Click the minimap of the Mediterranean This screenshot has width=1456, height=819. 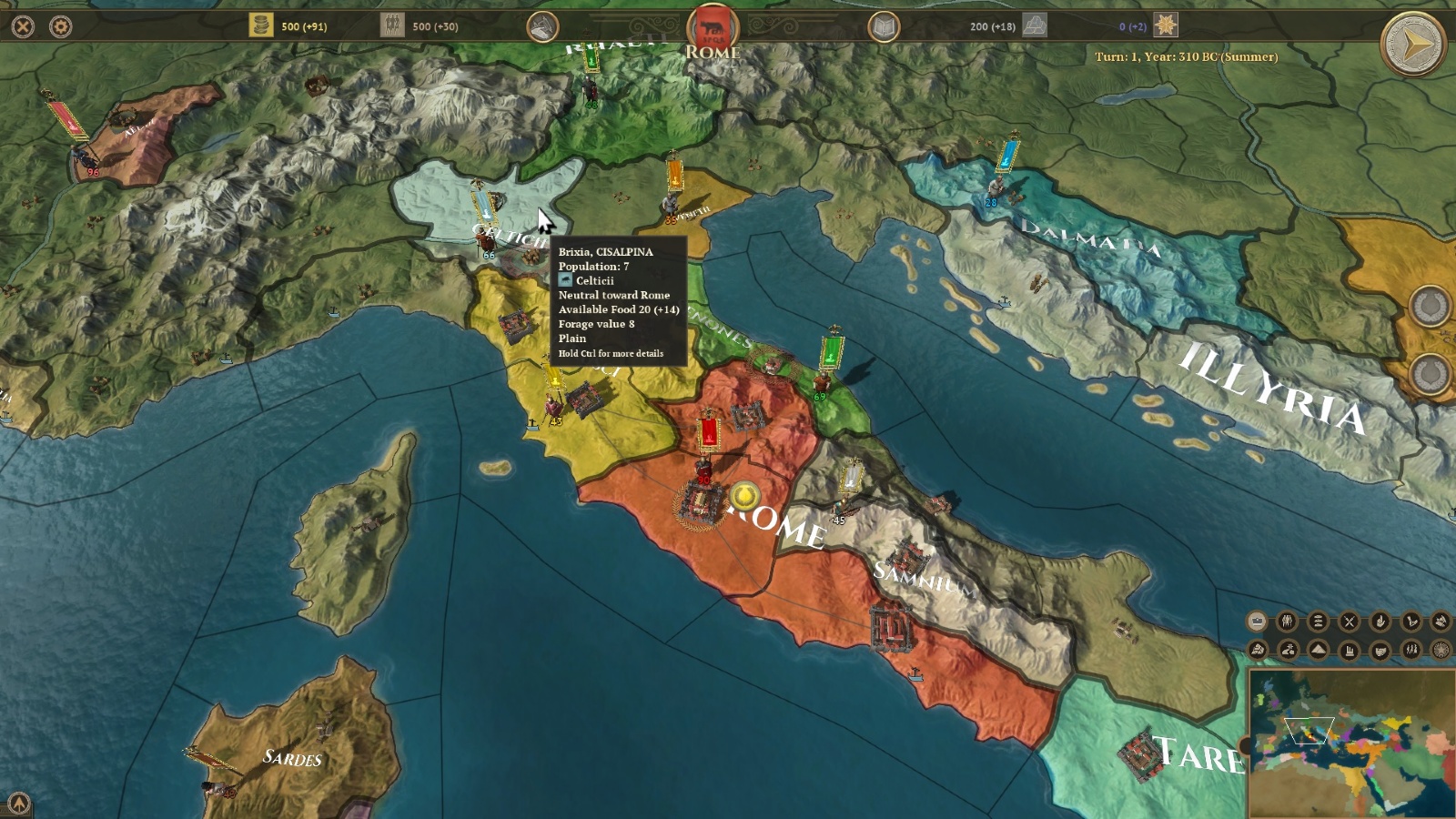pyautogui.click(x=1351, y=743)
